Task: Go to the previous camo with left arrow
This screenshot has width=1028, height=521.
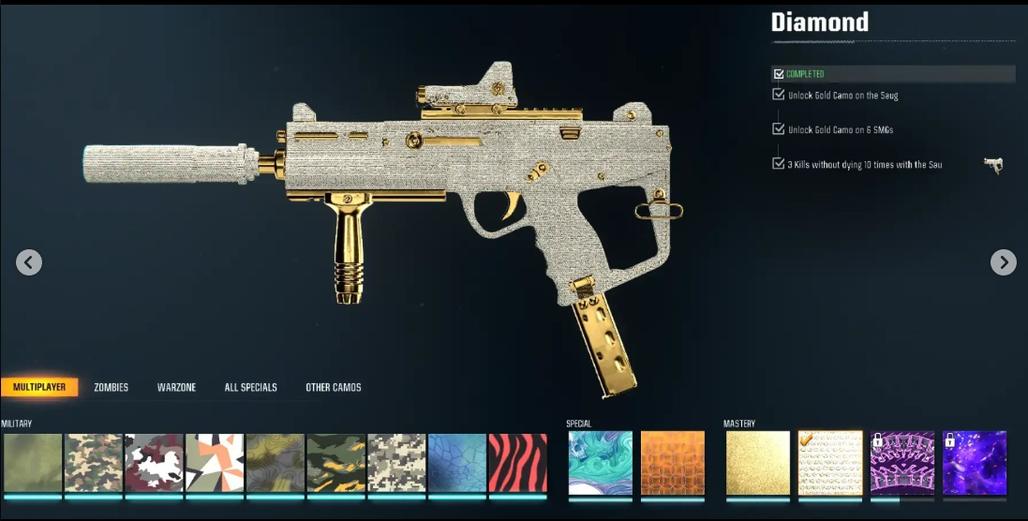Action: pyautogui.click(x=29, y=262)
